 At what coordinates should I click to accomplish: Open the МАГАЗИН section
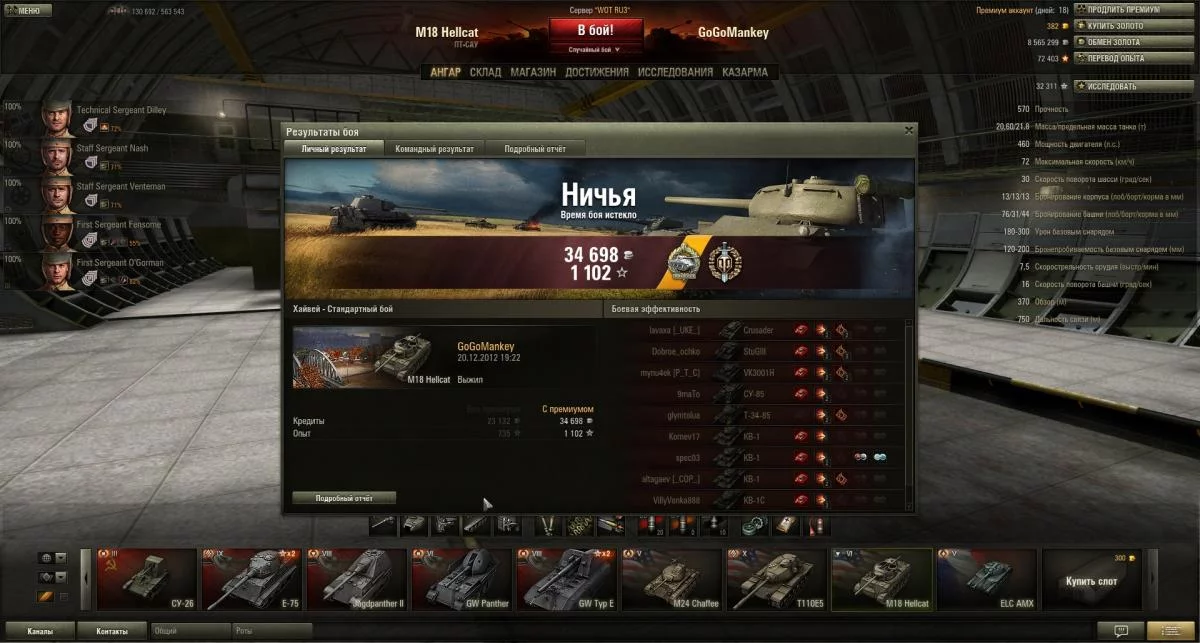532,72
